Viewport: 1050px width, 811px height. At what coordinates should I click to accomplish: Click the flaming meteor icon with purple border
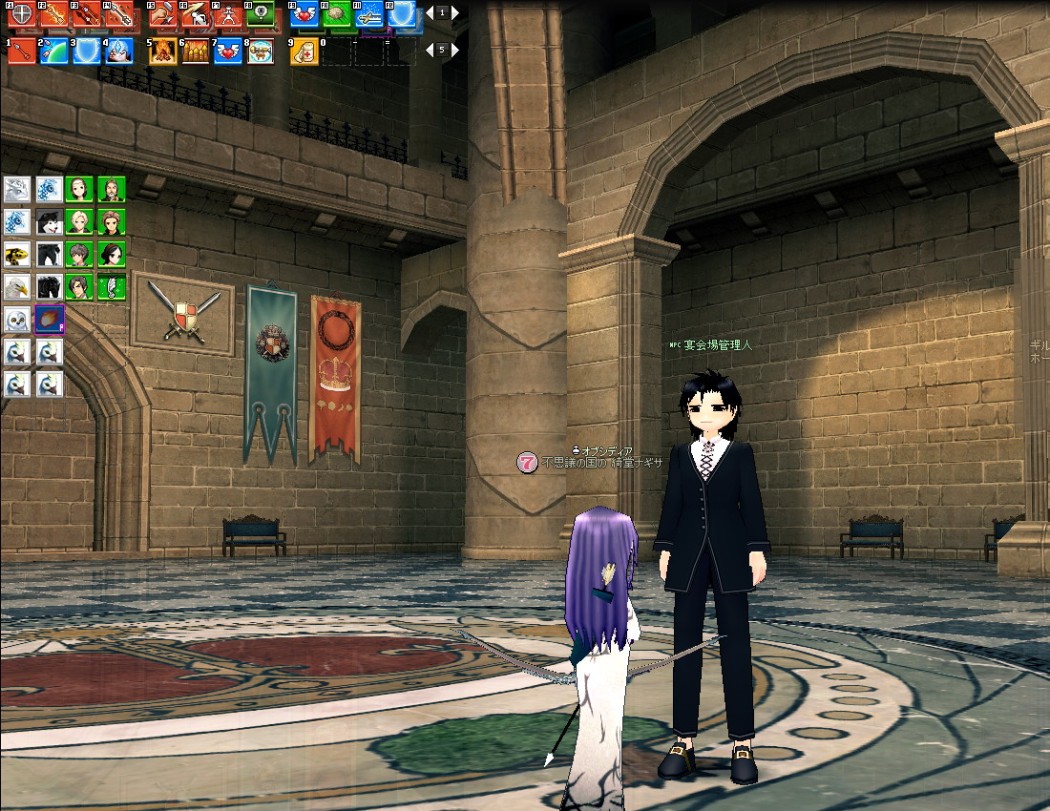(x=49, y=320)
